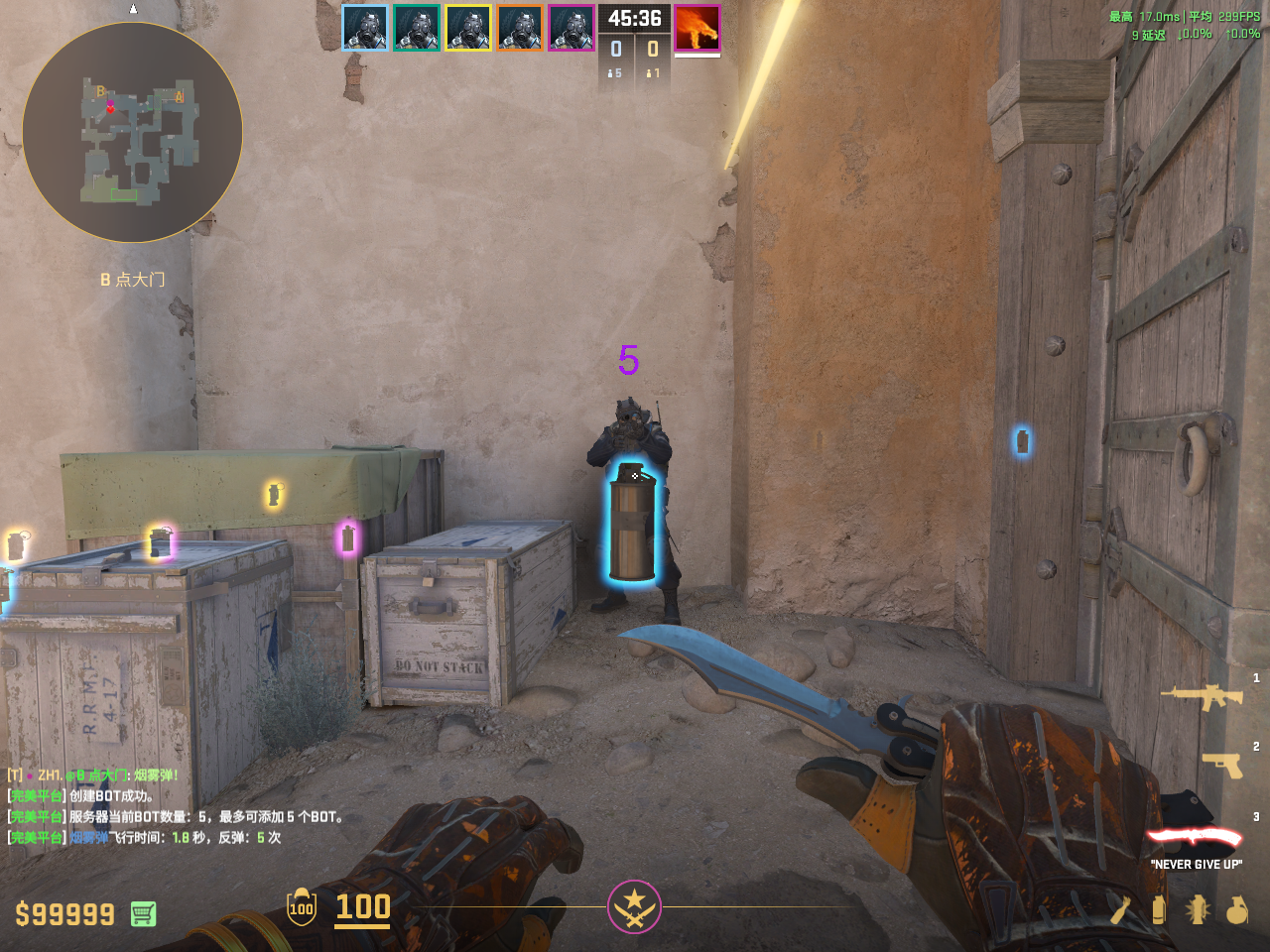Select the rifle in weapon slot 1
This screenshot has height=952, width=1270.
pos(1202,696)
